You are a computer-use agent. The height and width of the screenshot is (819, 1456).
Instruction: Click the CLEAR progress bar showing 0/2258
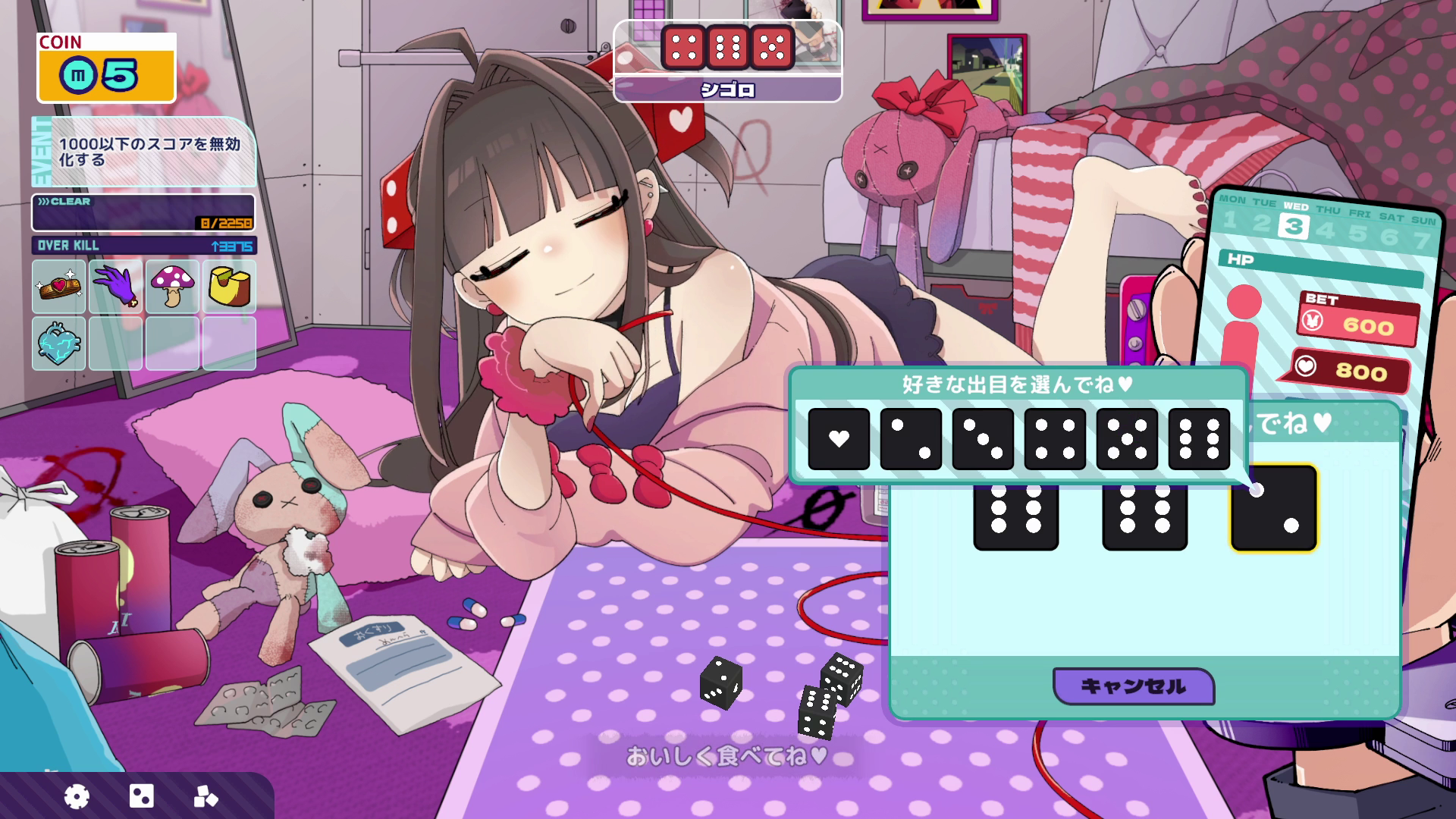(x=142, y=212)
